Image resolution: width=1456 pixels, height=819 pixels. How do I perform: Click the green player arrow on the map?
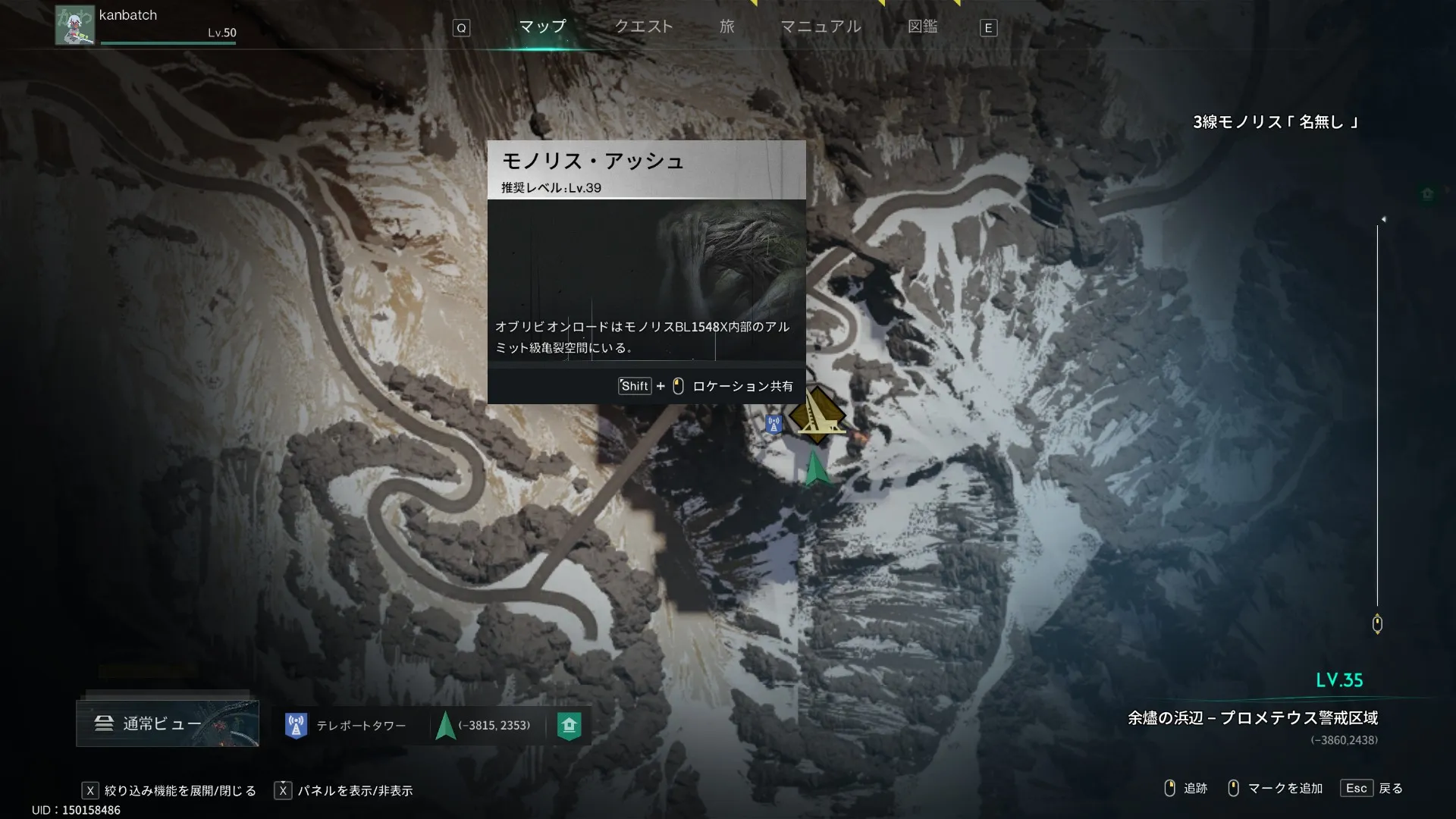tap(815, 469)
